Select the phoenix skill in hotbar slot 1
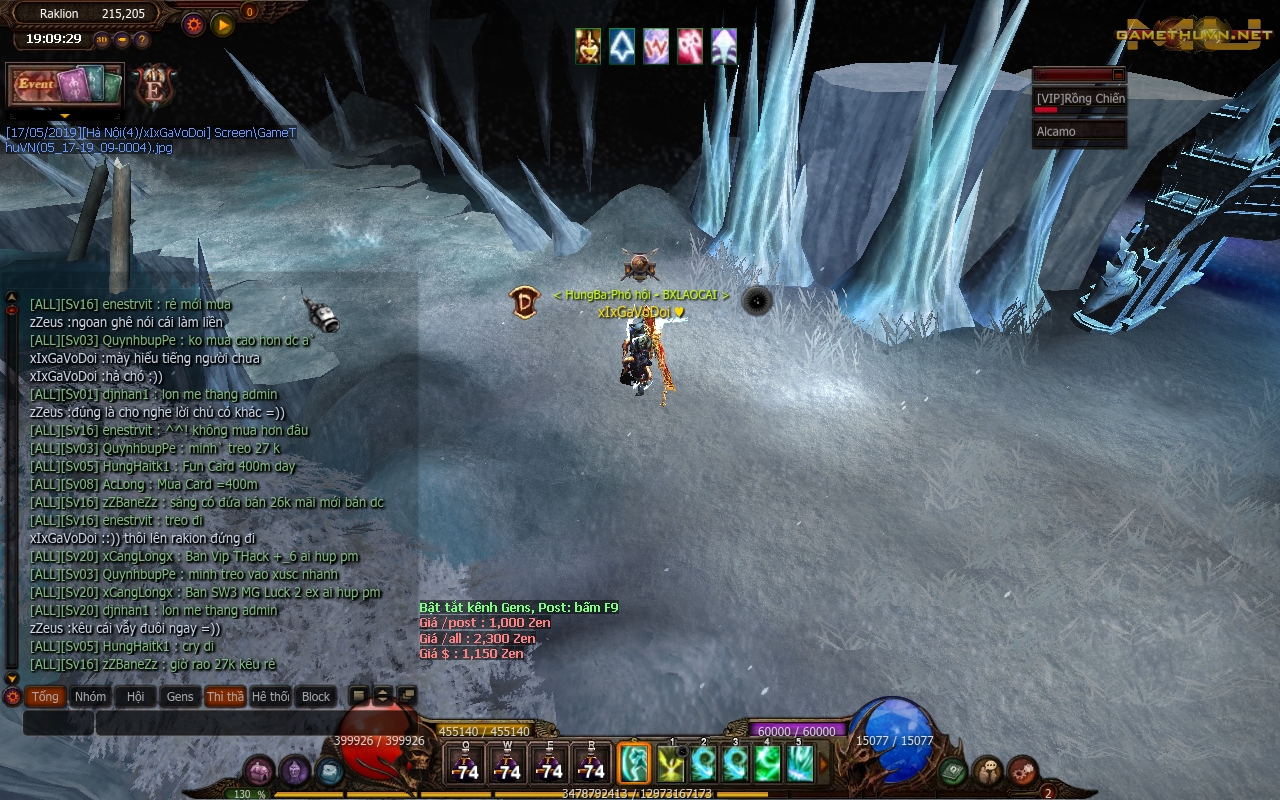The image size is (1280, 800). coord(671,763)
